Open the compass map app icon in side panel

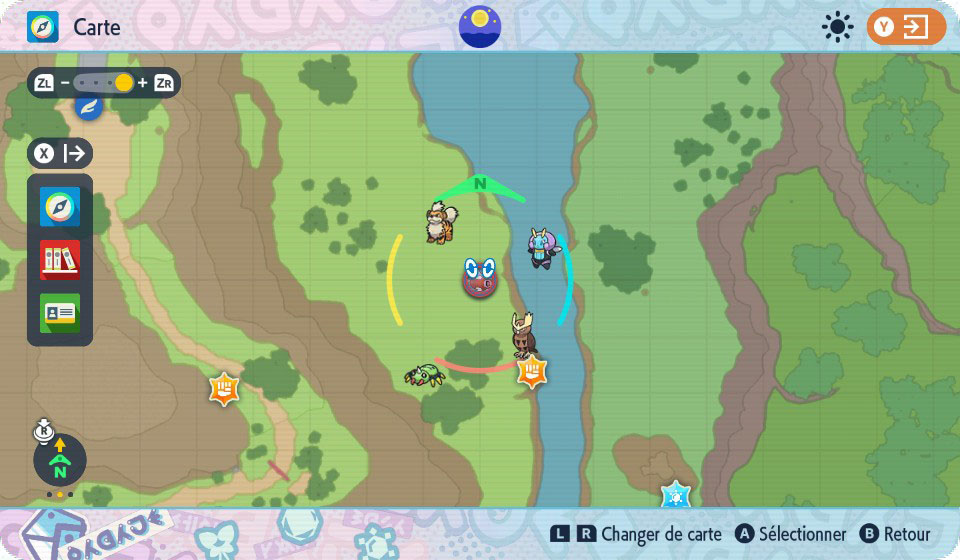point(60,207)
